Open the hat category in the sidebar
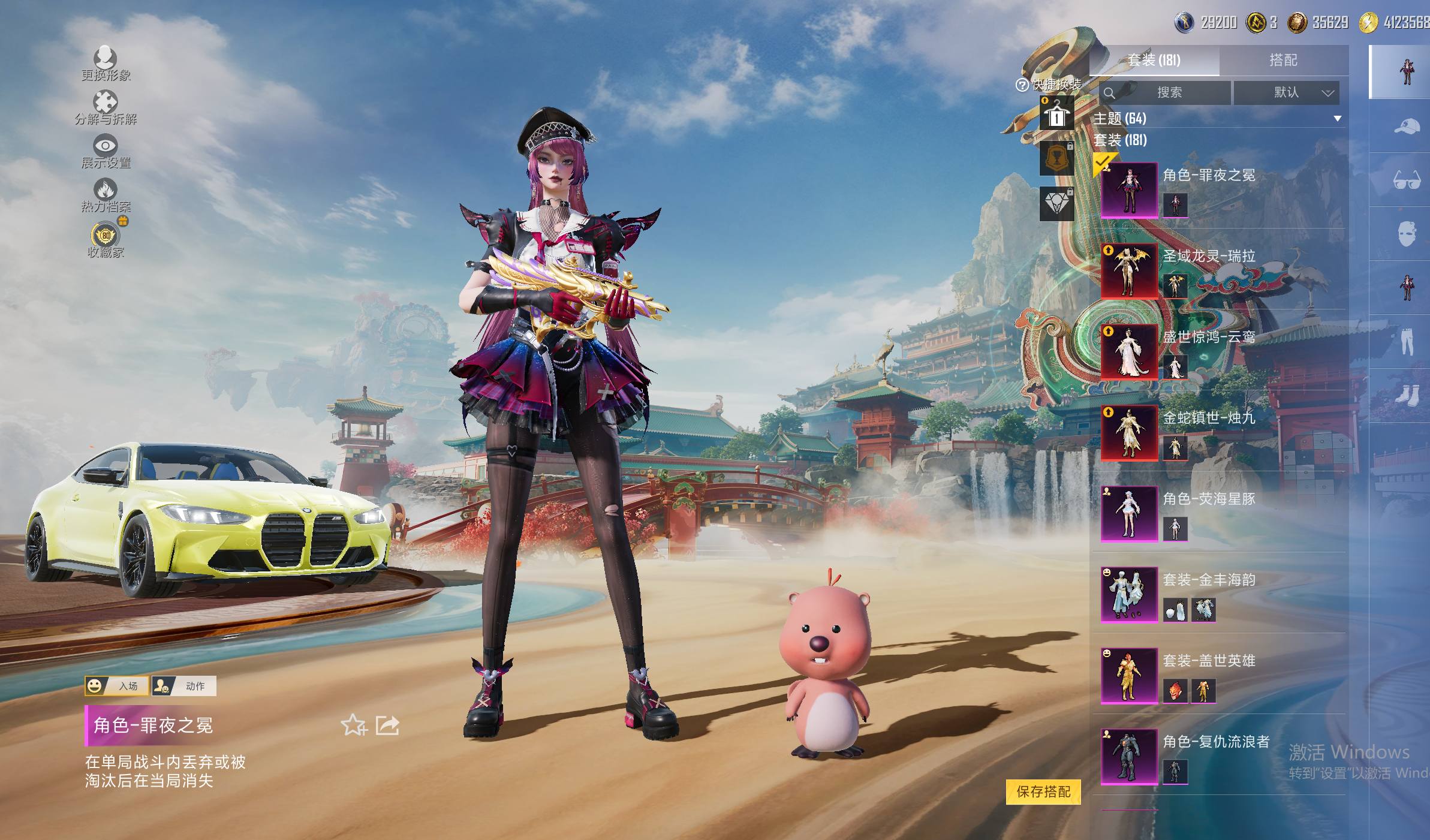The image size is (1430, 840). (x=1406, y=127)
